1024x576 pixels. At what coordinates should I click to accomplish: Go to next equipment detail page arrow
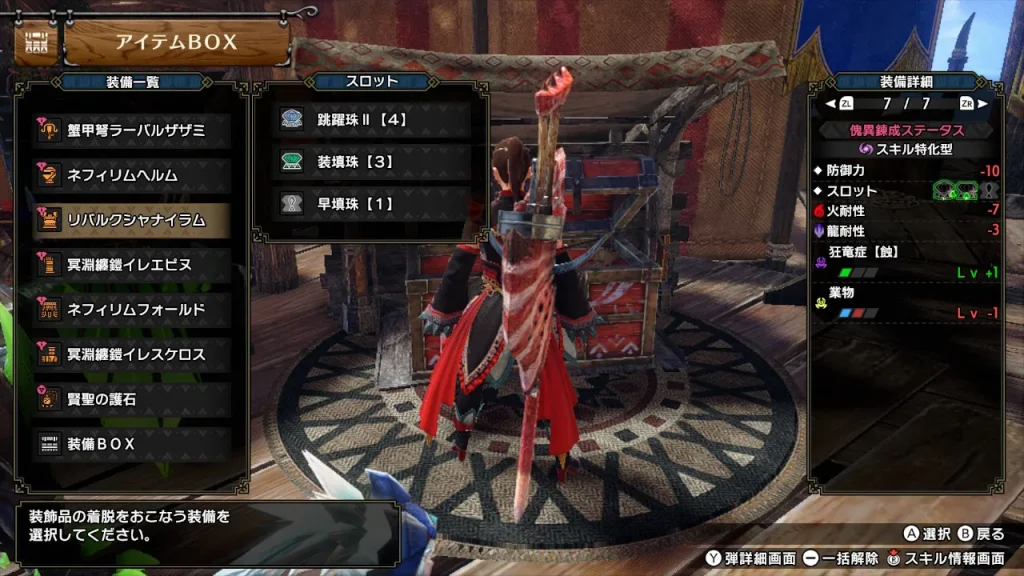click(x=982, y=103)
